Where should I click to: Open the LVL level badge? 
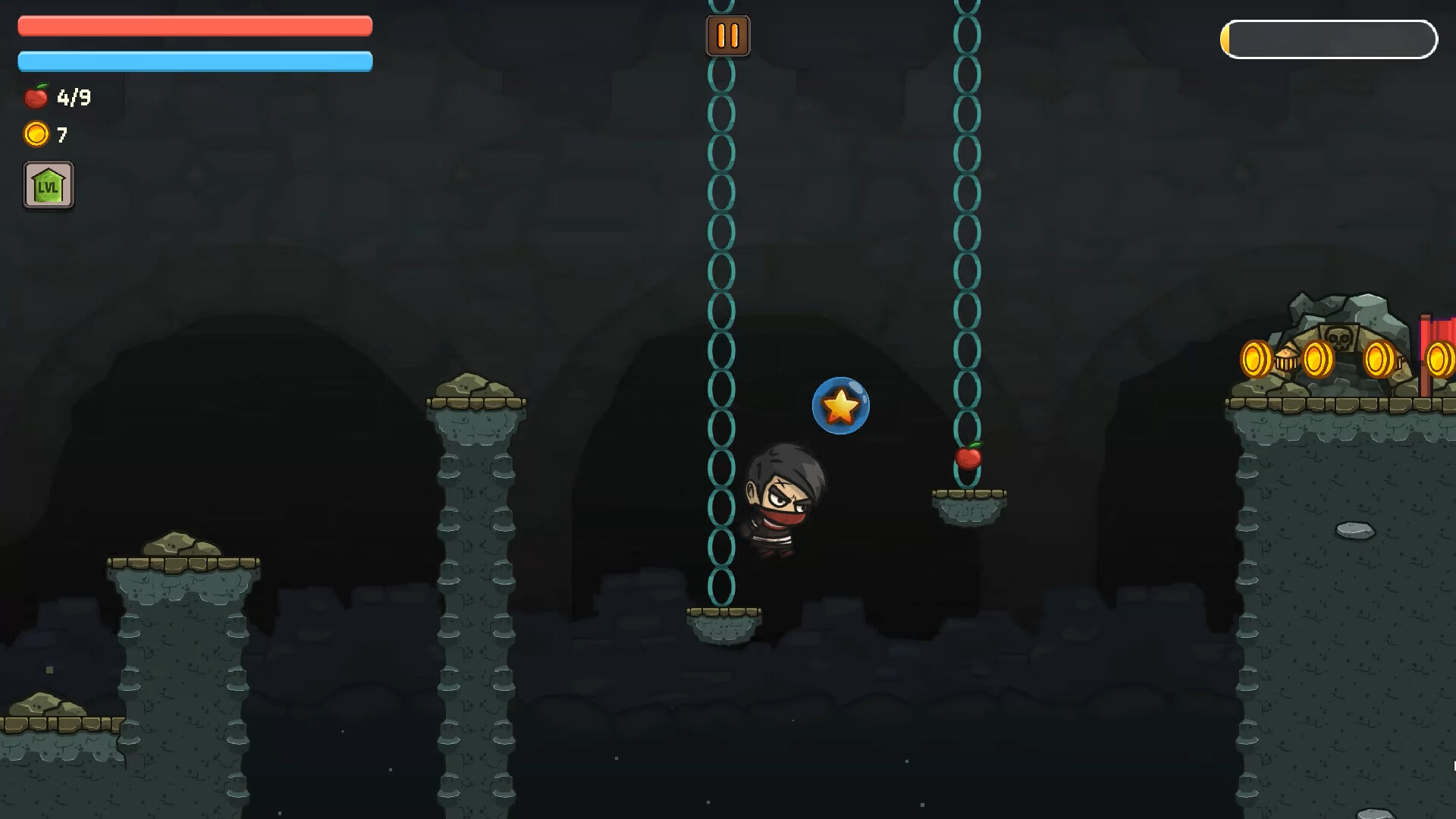tap(48, 184)
